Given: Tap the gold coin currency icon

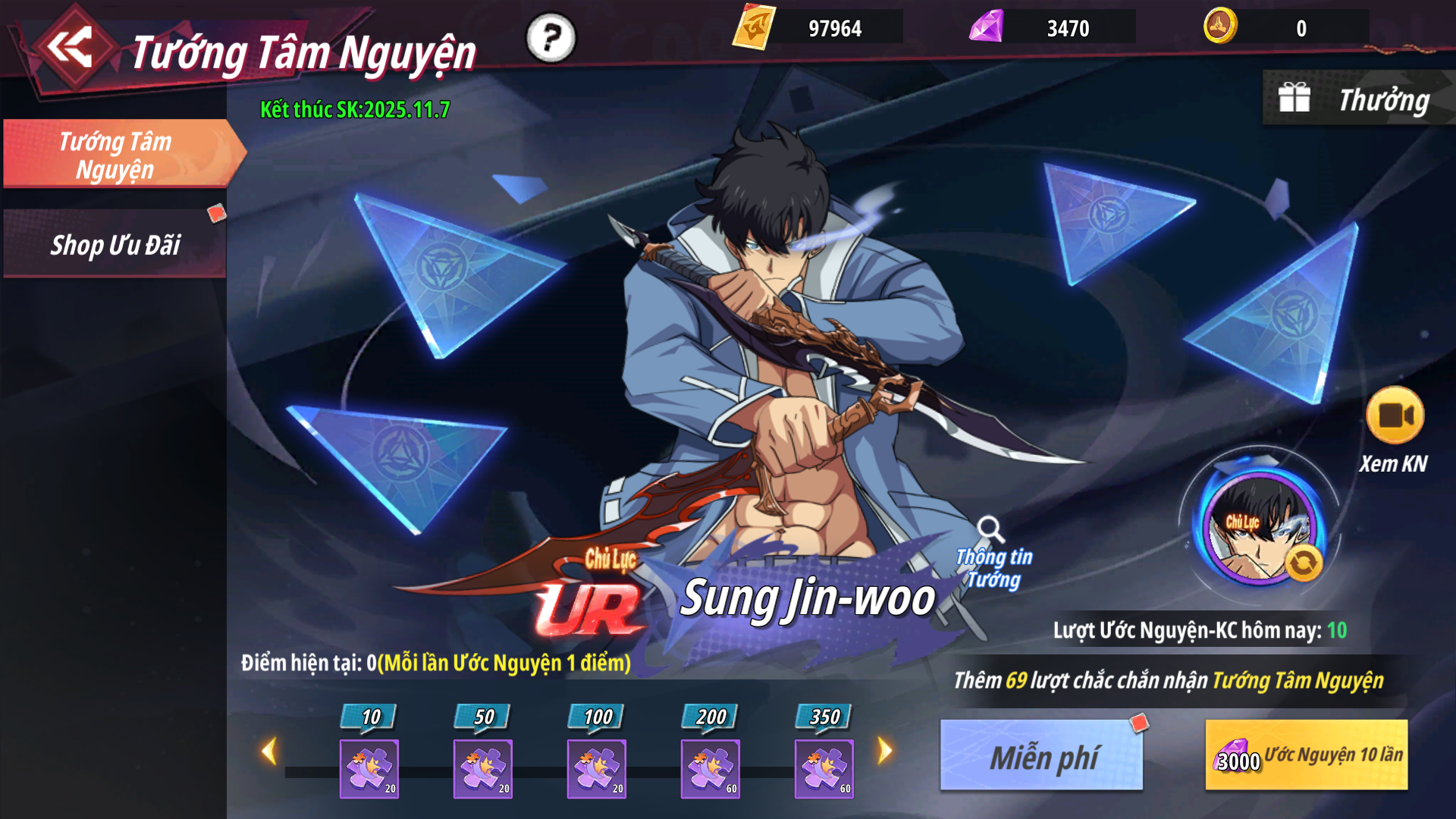Looking at the screenshot, I should (x=1220, y=27).
